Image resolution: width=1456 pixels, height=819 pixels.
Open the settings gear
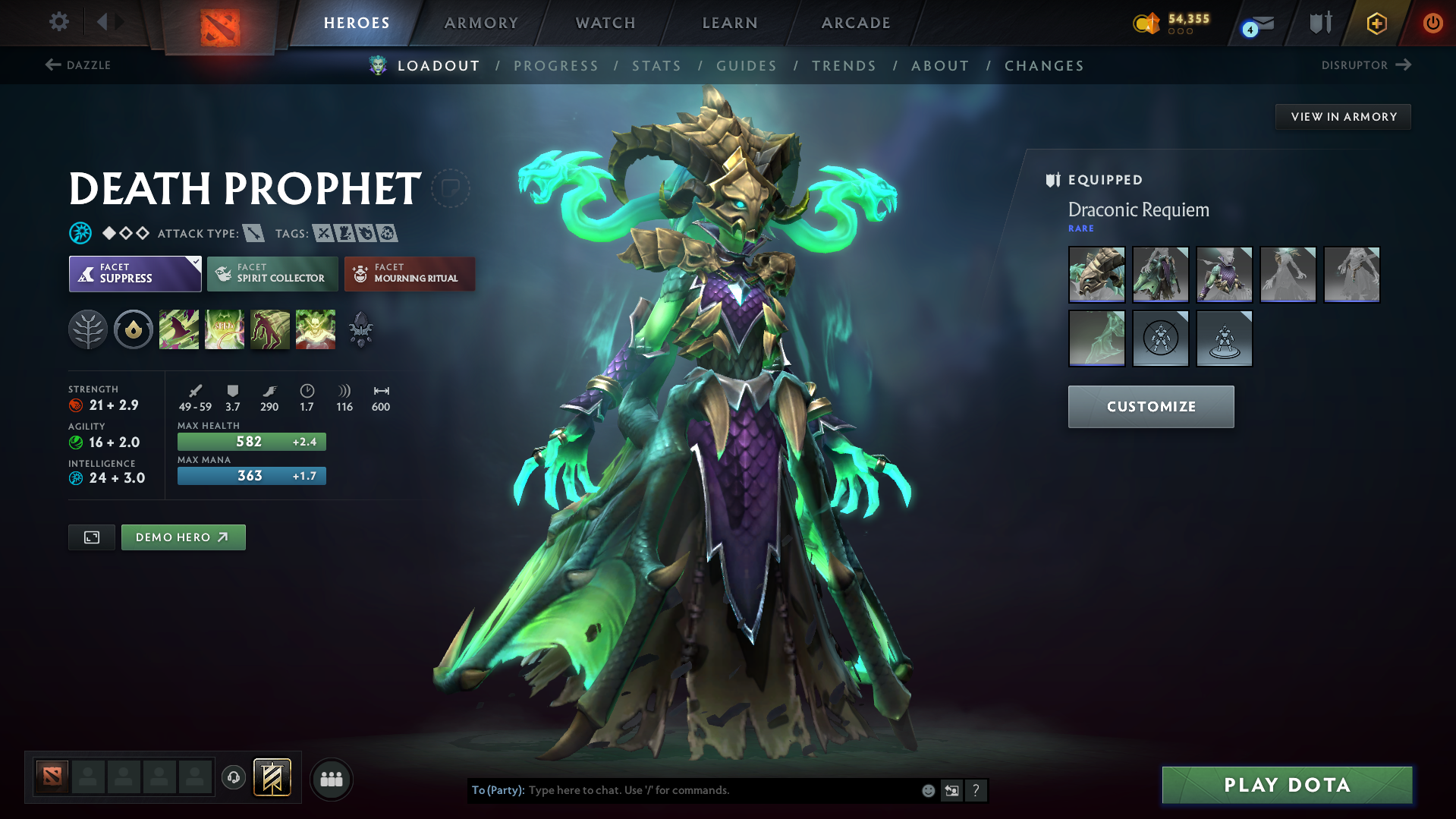tap(58, 22)
